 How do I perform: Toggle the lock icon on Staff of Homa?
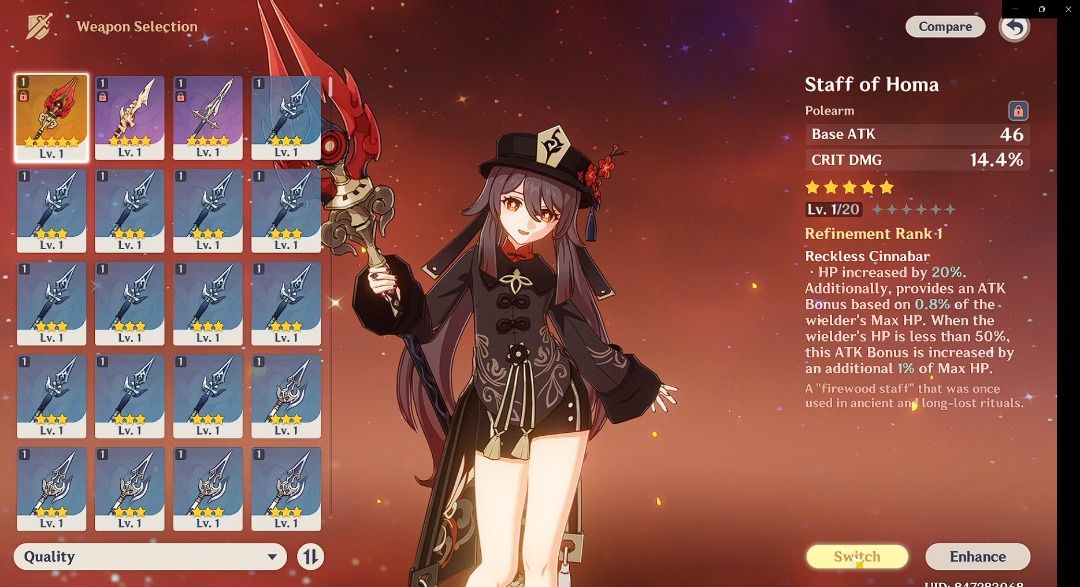coord(1018,111)
